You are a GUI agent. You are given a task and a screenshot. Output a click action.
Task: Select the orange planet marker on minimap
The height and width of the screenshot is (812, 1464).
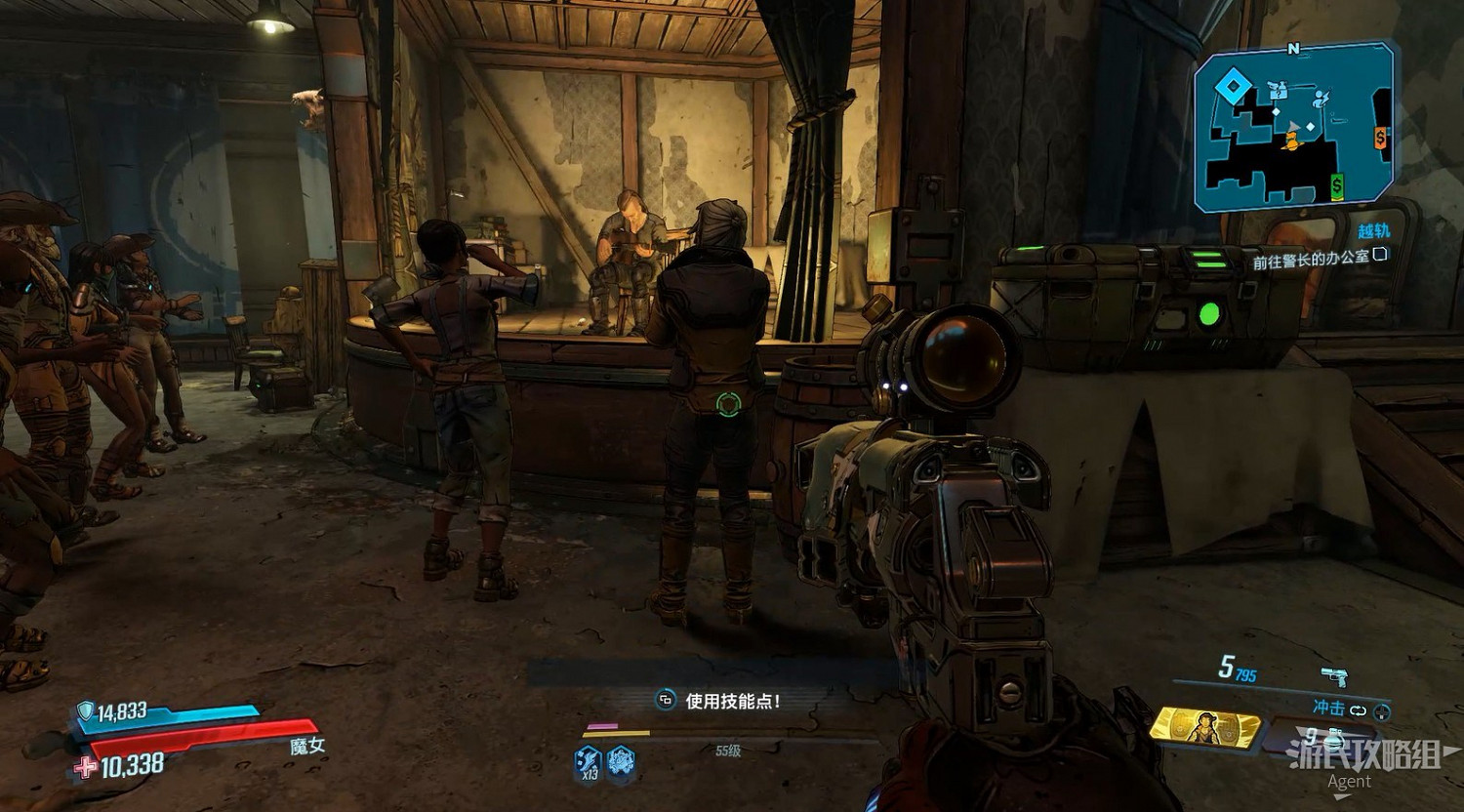(x=1292, y=142)
